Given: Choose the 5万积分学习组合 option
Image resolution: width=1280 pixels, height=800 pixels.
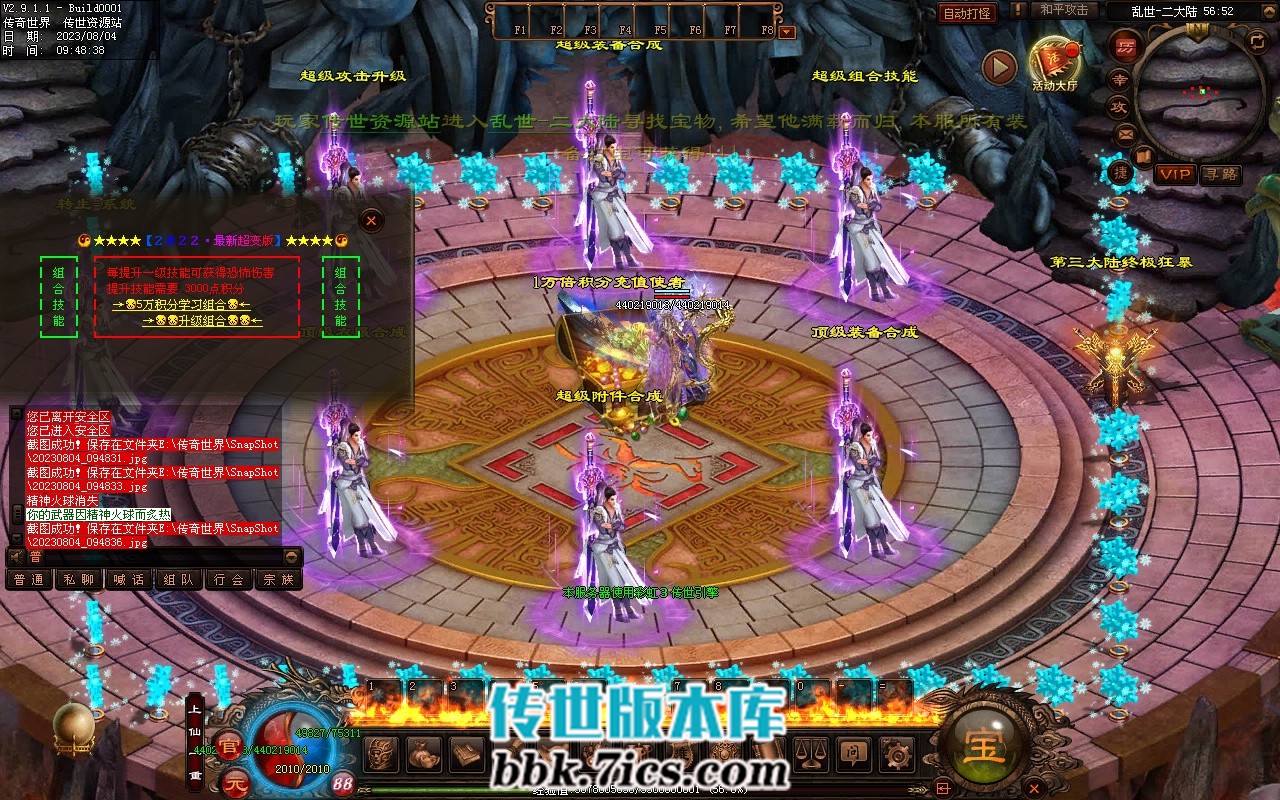Looking at the screenshot, I should 181,304.
